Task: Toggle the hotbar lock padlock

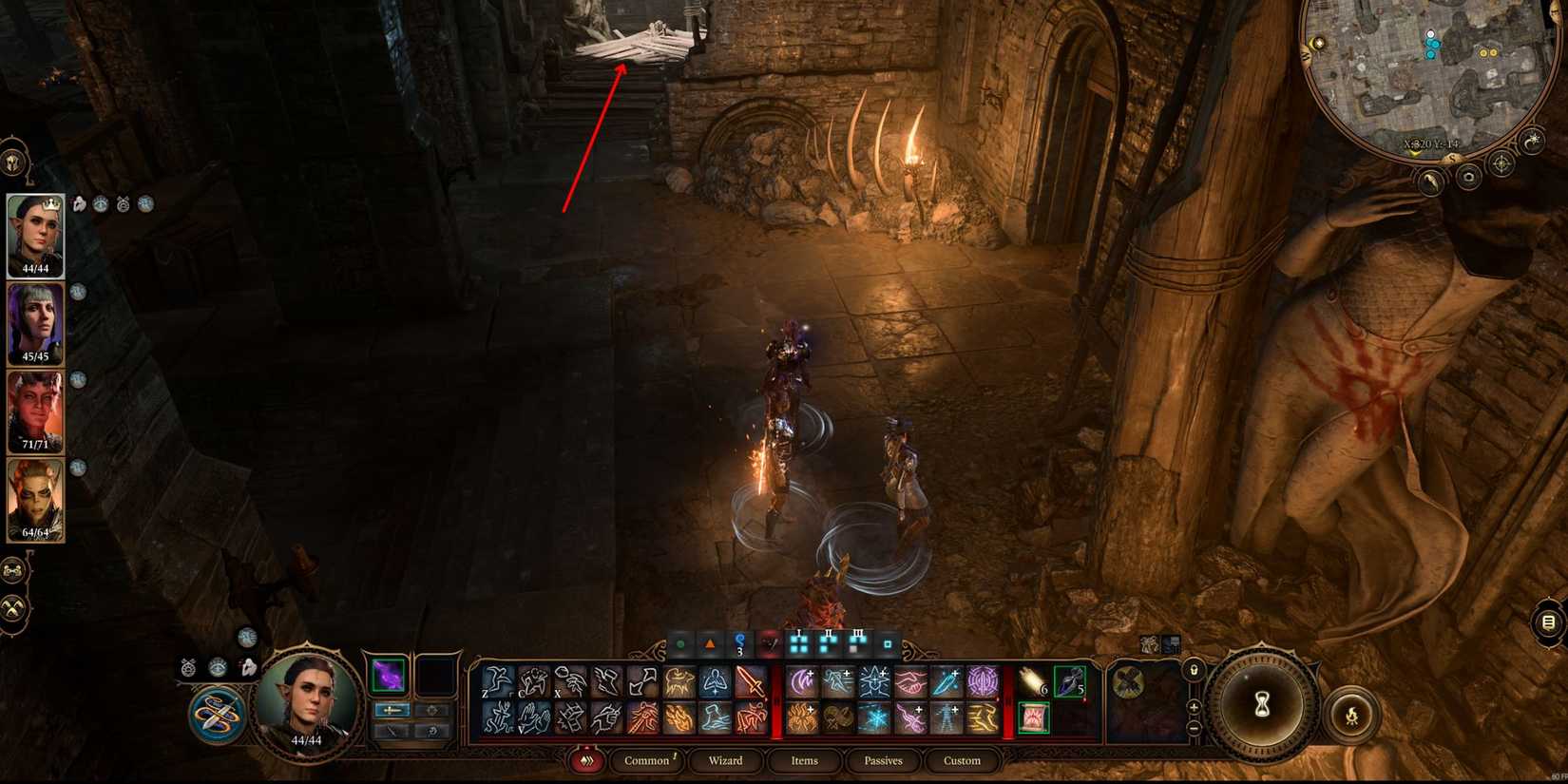Action: coord(1194,672)
